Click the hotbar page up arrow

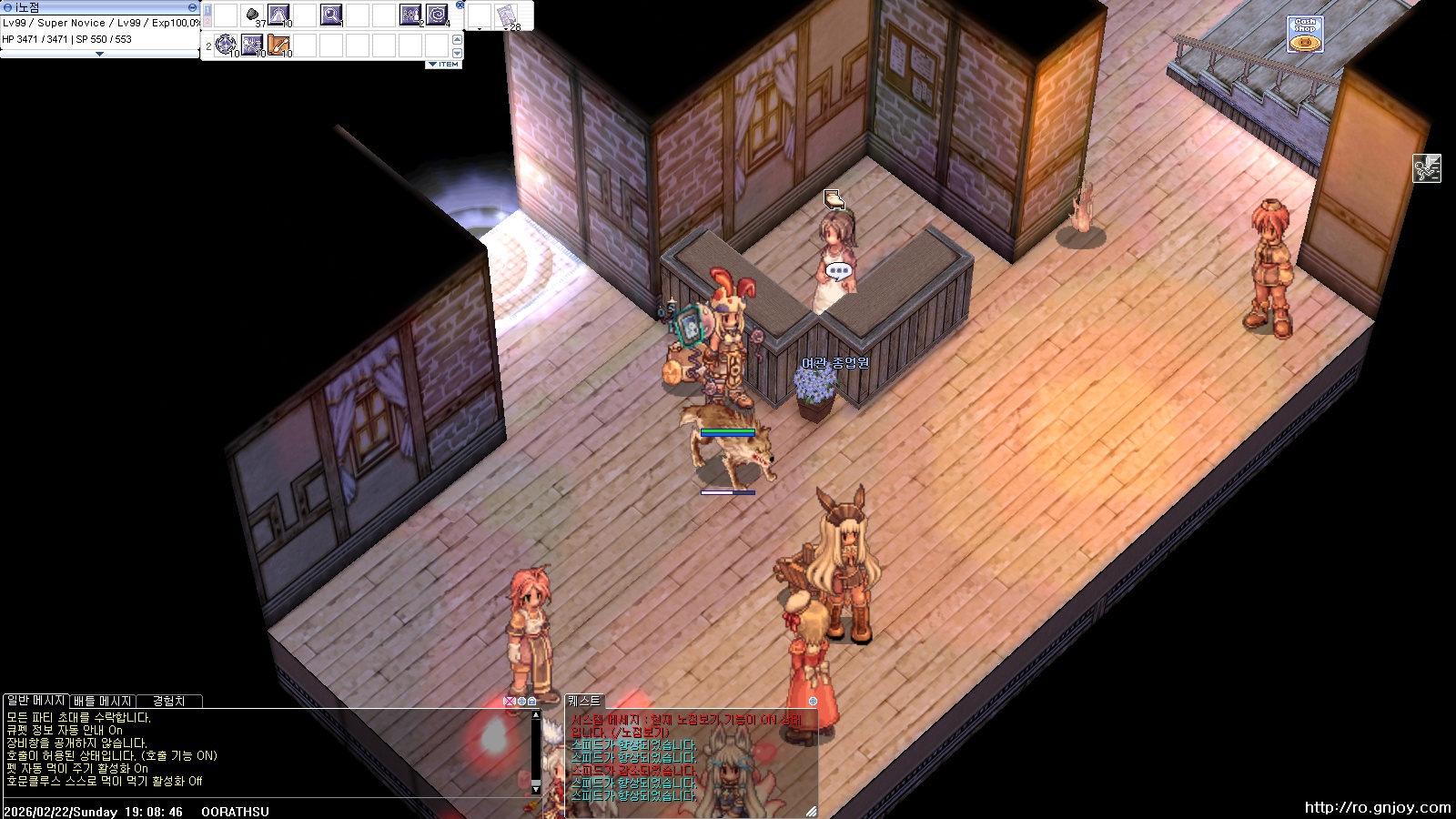tap(457, 39)
